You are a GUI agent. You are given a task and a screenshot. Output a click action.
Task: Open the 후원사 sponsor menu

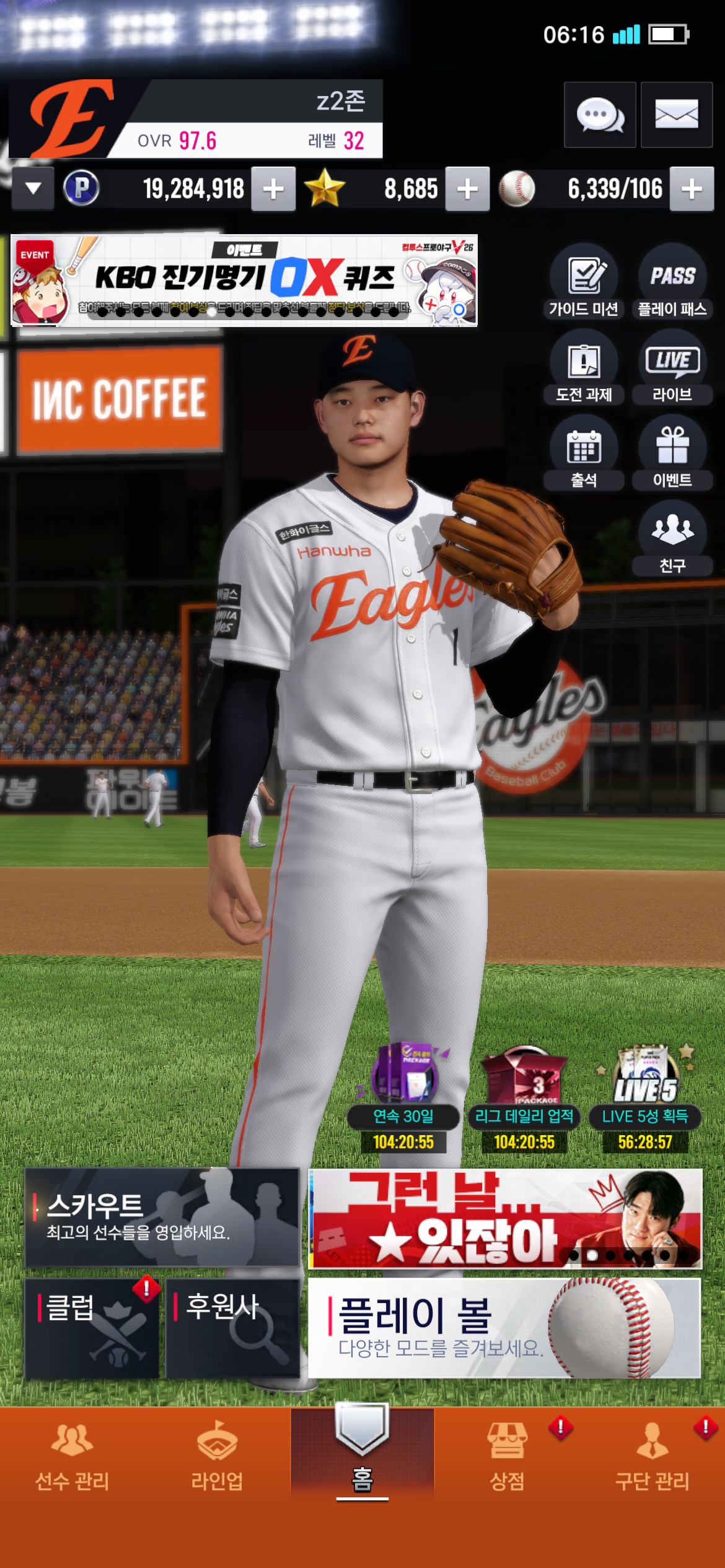coord(232,1328)
